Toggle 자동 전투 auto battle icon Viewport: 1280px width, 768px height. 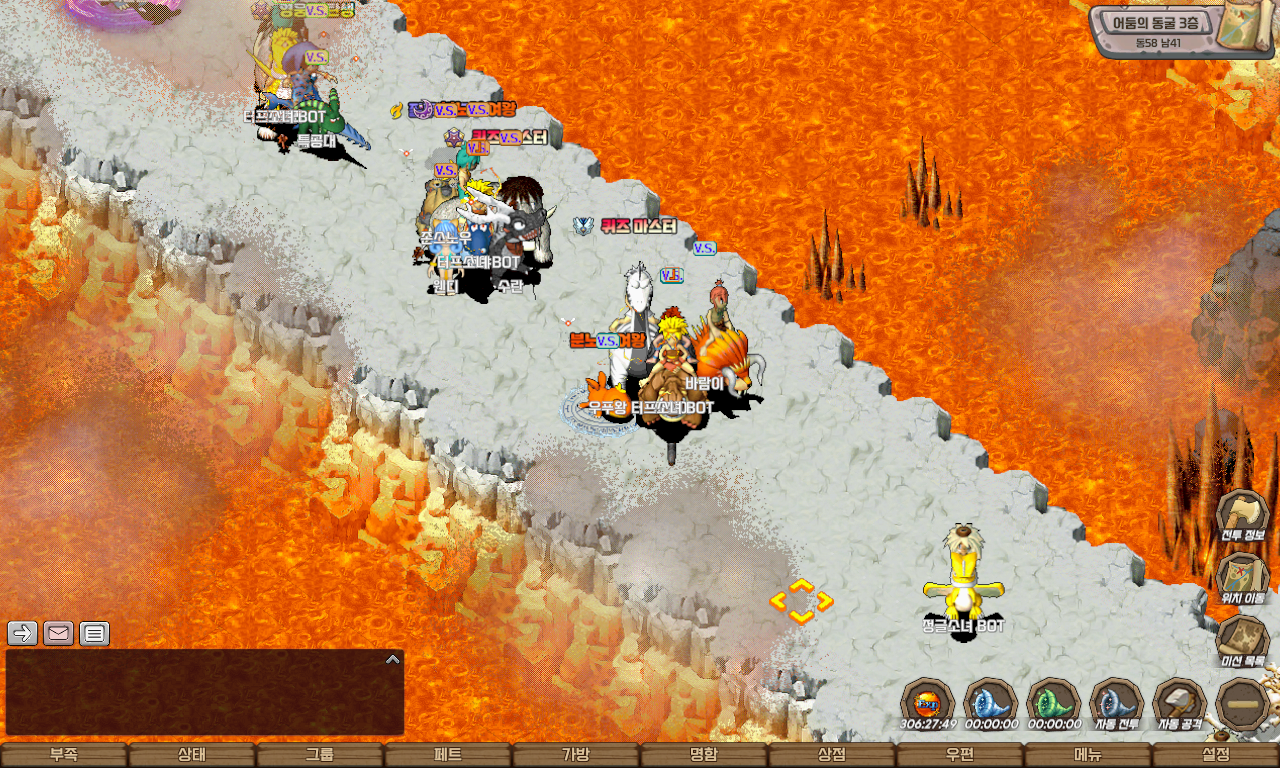click(1116, 702)
